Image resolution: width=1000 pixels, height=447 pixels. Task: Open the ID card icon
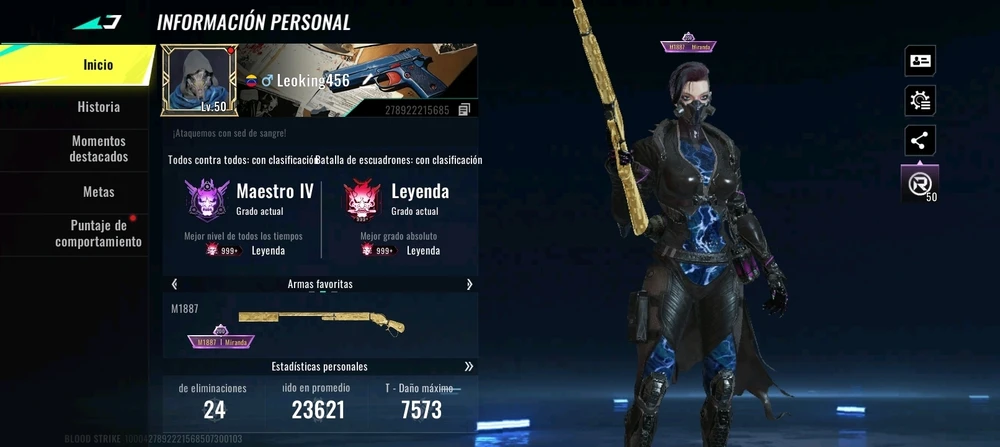(919, 61)
